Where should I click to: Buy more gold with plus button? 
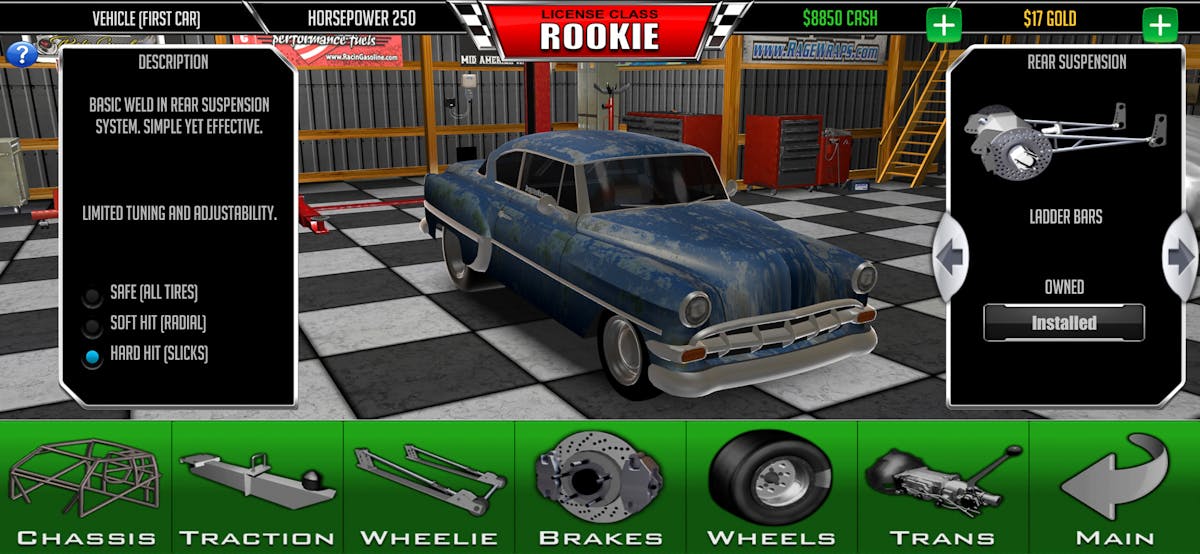coord(1160,25)
